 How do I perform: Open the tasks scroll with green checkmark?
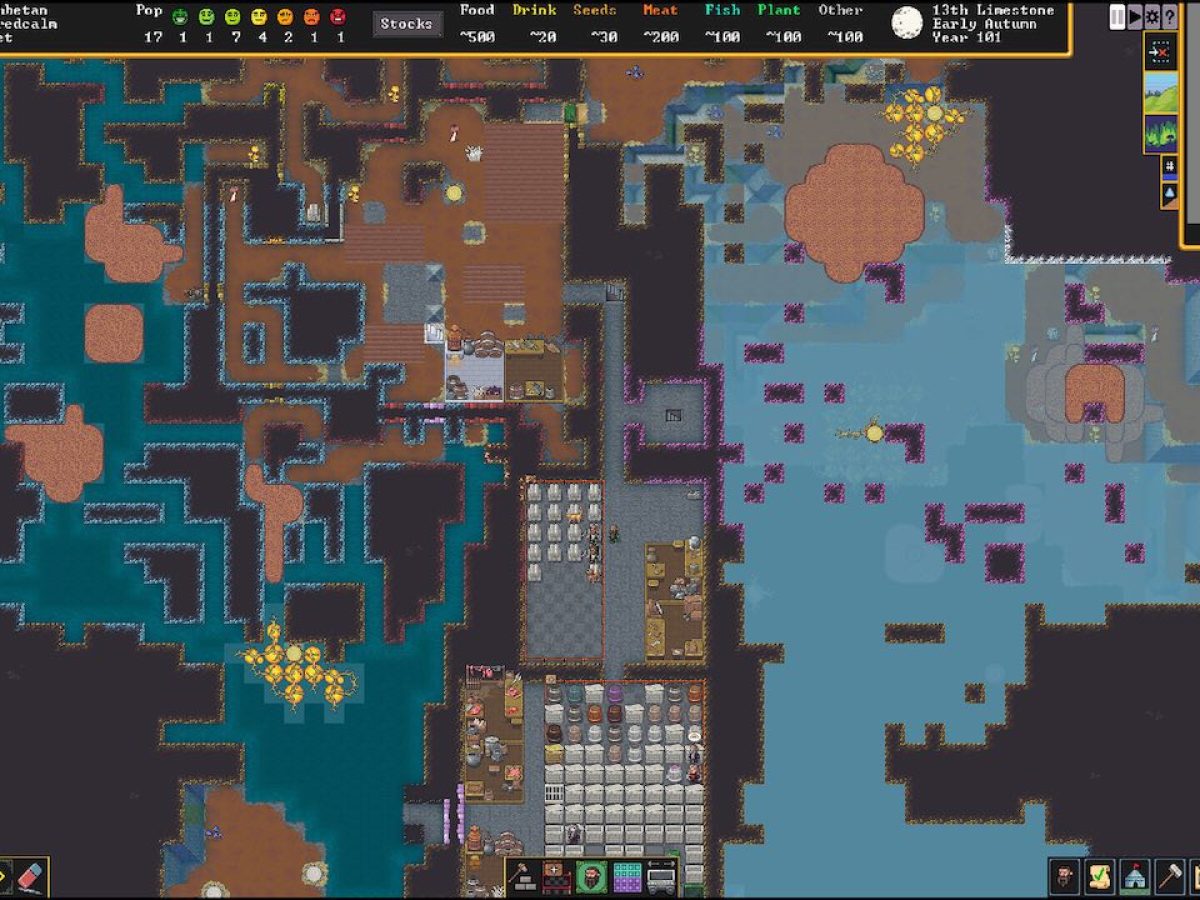click(1101, 877)
